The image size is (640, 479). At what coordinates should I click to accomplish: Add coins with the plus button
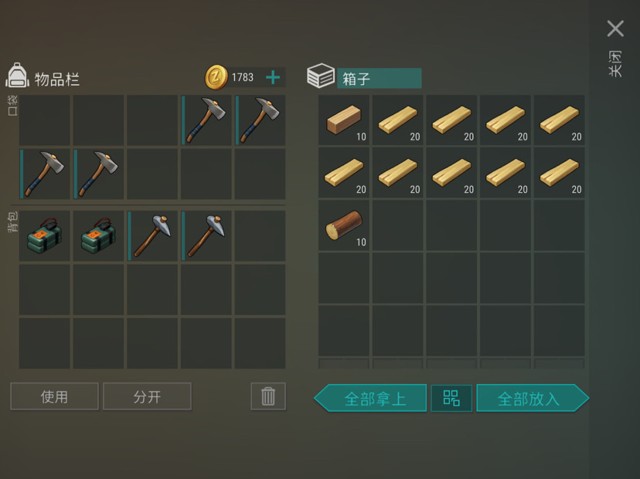(x=272, y=77)
